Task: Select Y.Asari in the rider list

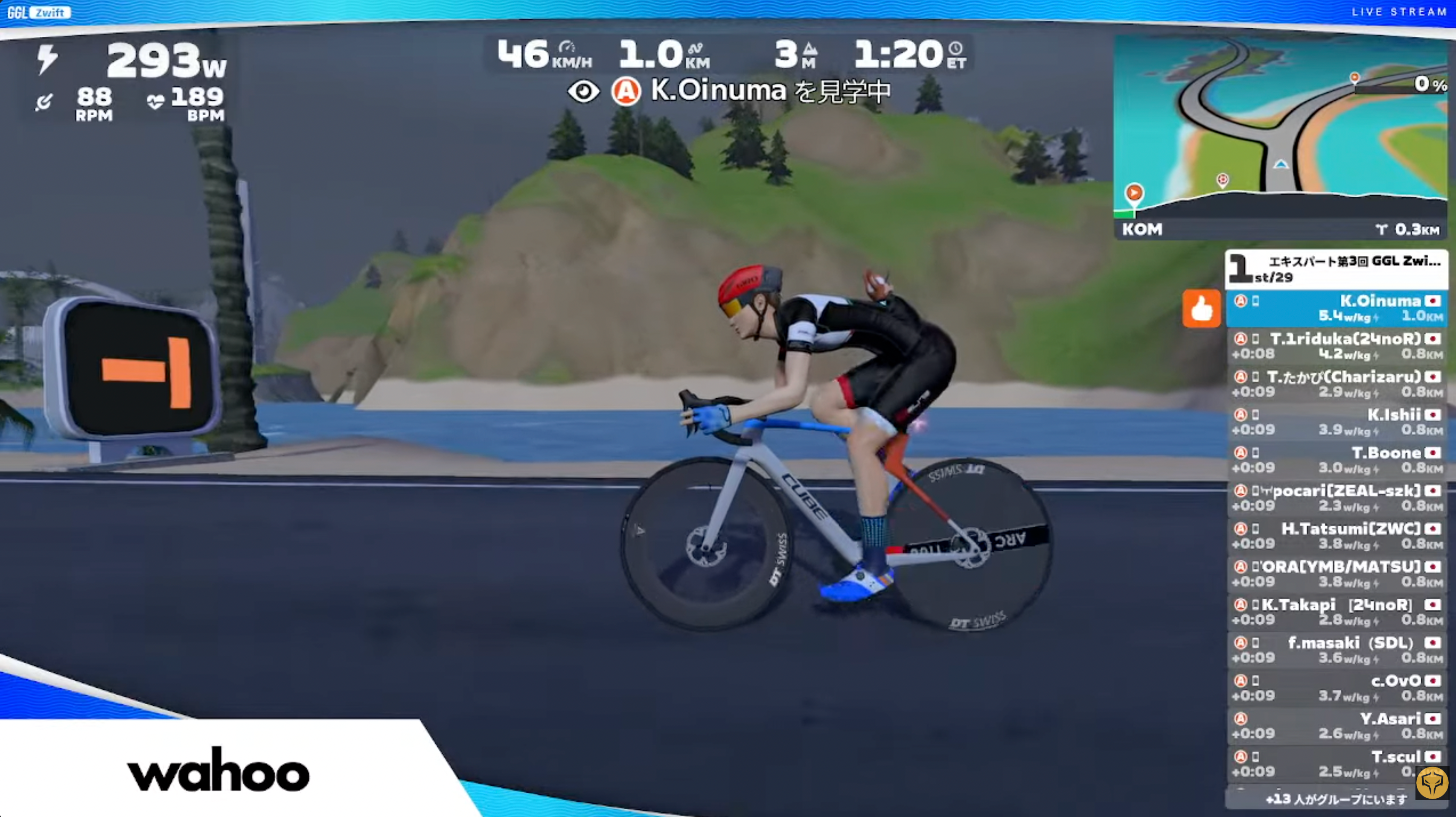Action: [1336, 725]
